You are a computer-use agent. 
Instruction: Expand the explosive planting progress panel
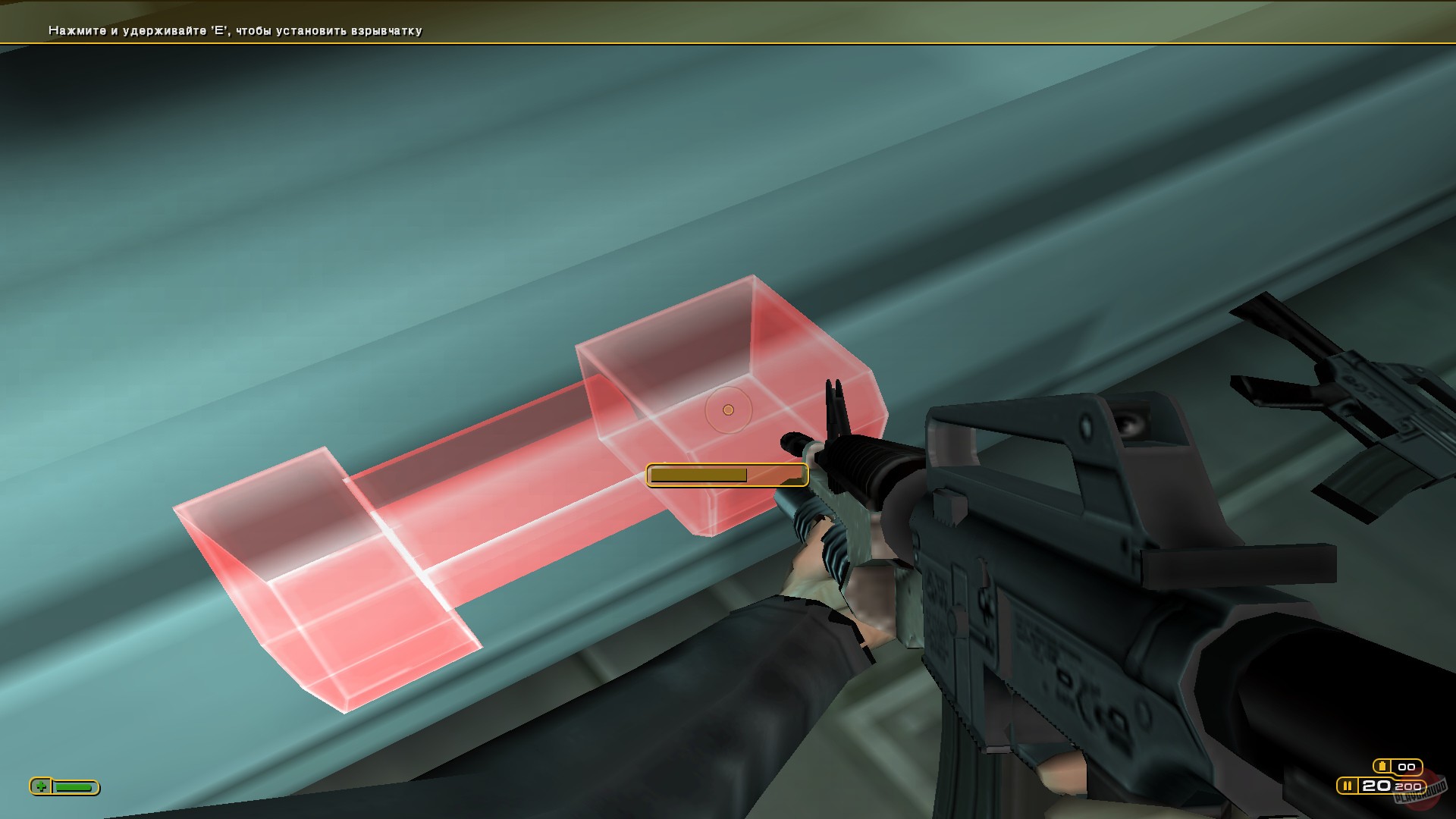[x=726, y=473]
